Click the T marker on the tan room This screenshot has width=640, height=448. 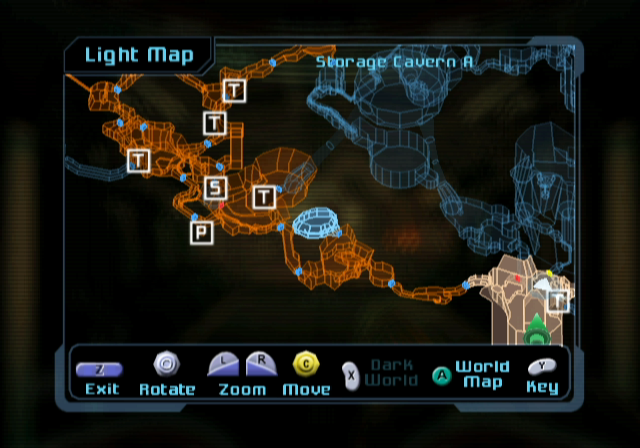(x=557, y=300)
